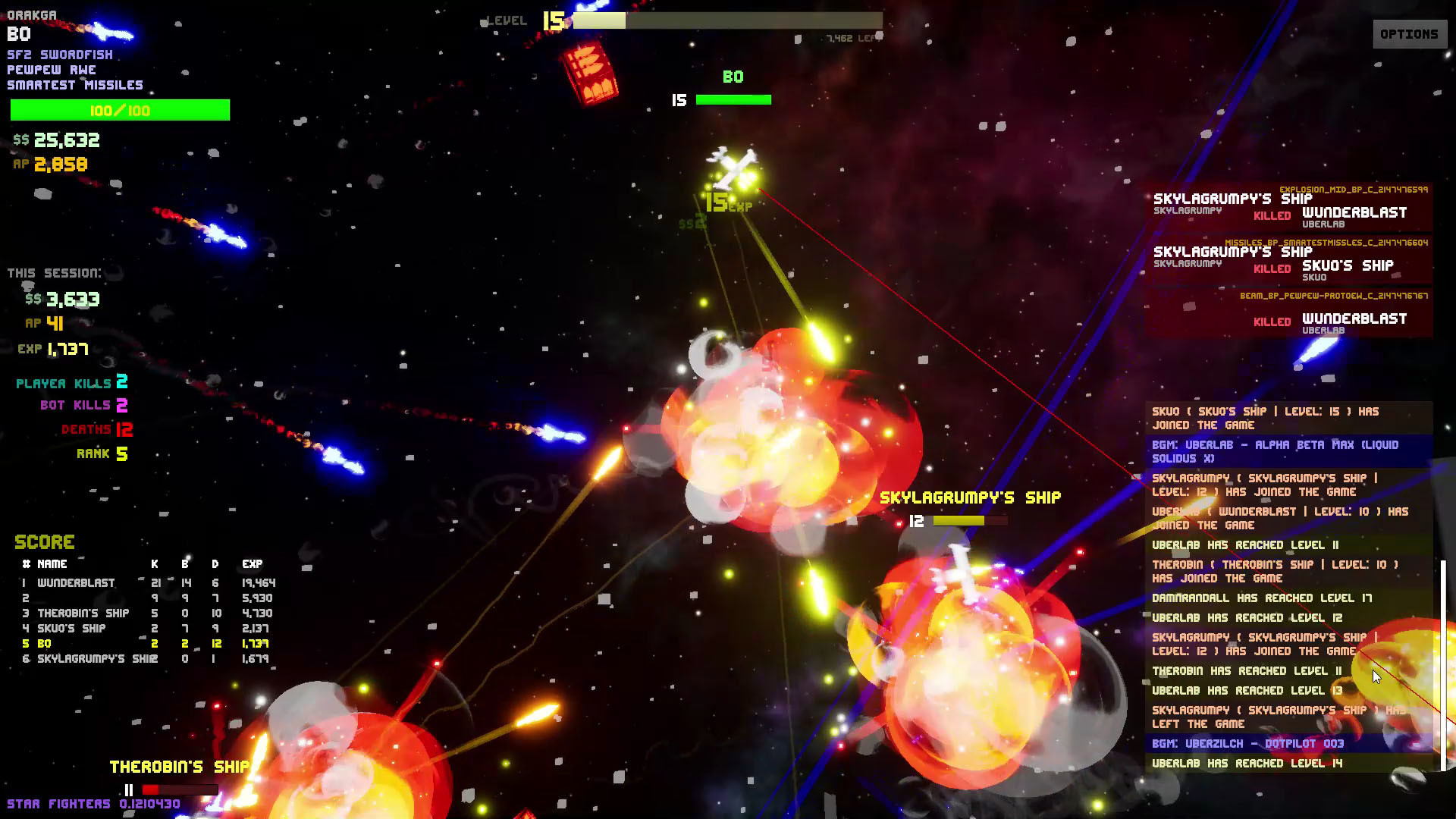This screenshot has height=819, width=1456.
Task: Open the OPTIONS menu top right
Action: tap(1409, 33)
